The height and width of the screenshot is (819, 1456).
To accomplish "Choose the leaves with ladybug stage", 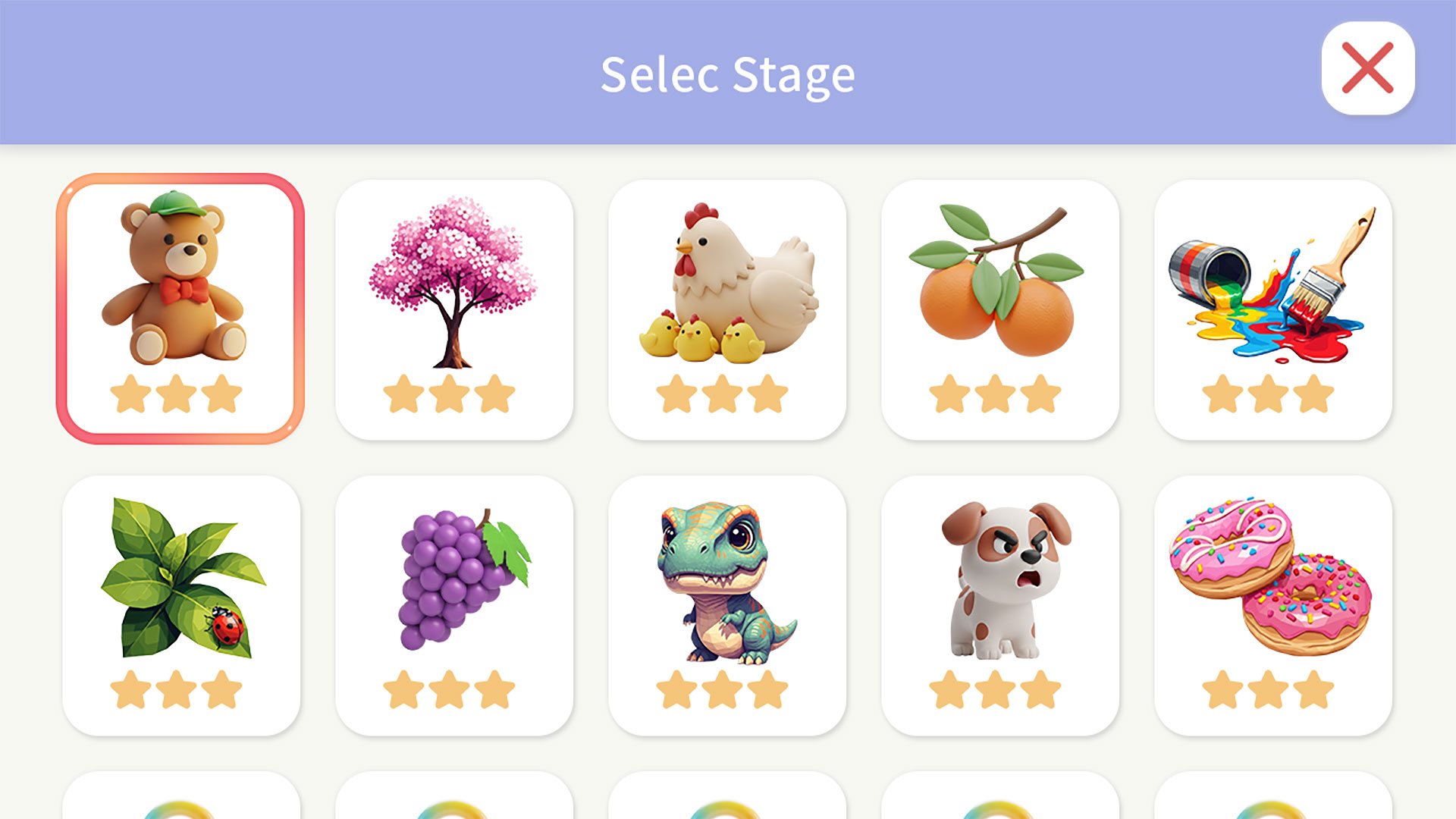I will pyautogui.click(x=180, y=604).
